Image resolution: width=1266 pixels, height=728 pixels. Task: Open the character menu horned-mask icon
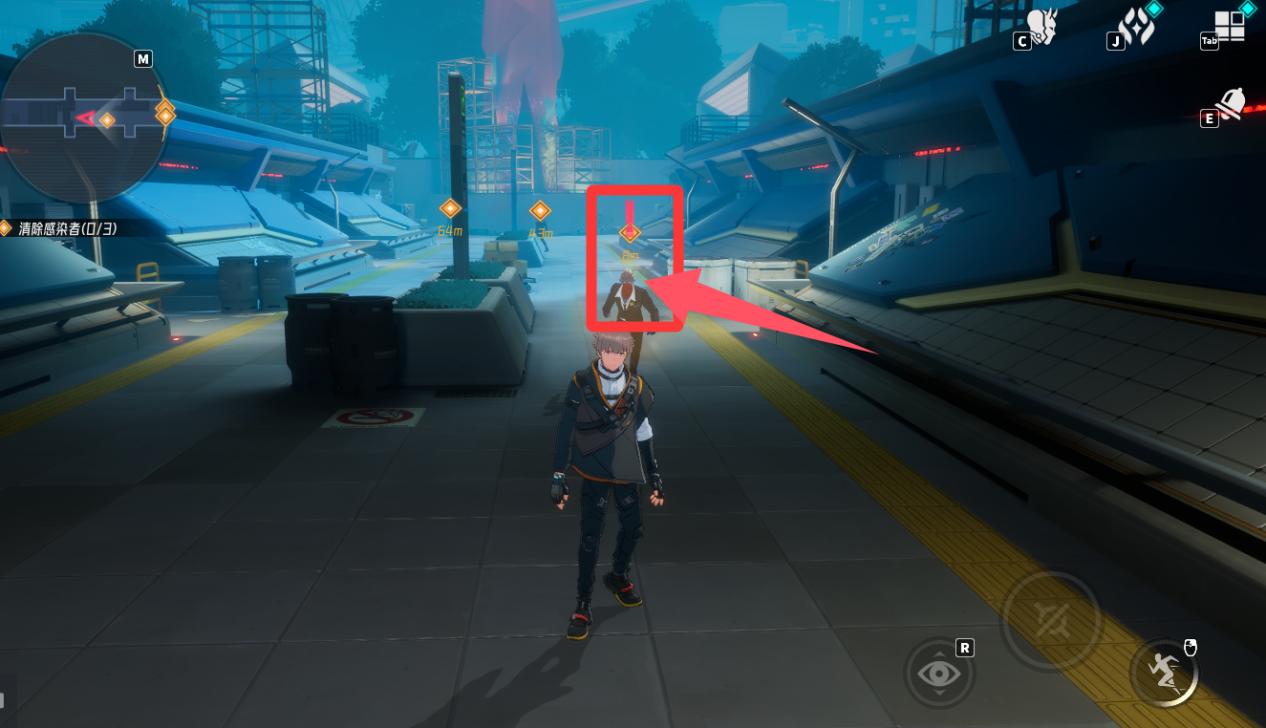(1042, 27)
